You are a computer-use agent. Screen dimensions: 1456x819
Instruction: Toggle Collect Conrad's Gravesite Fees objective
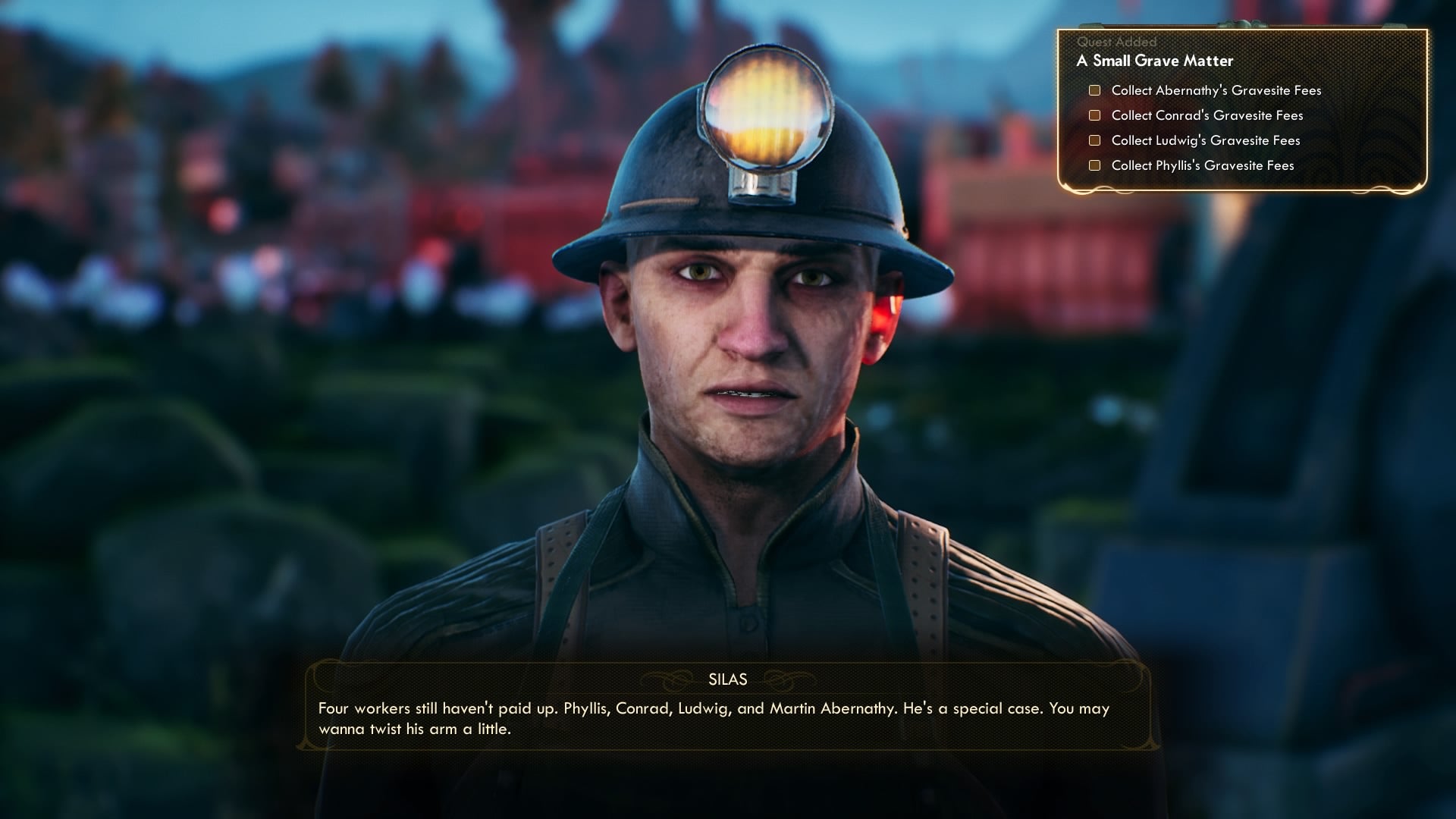[x=1206, y=115]
